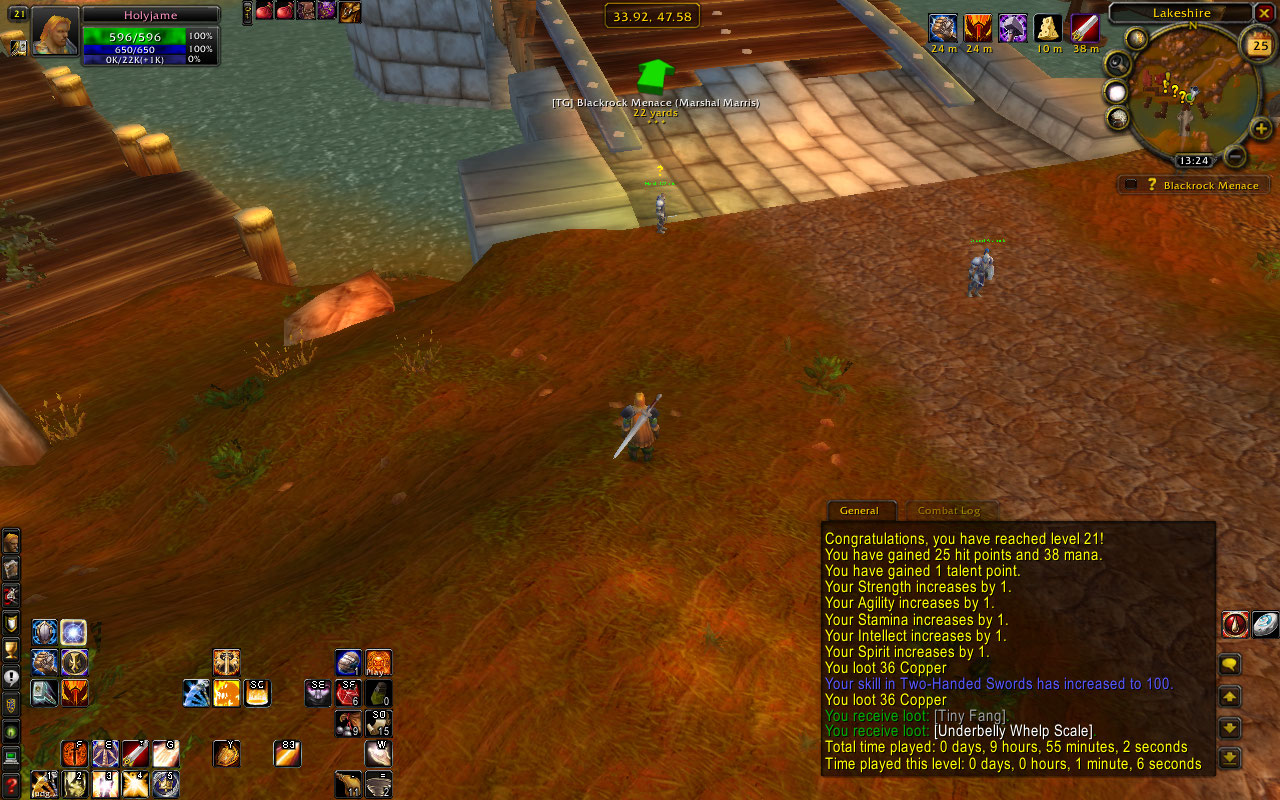Open chat input via the yellow speech bubble icon

pyautogui.click(x=1229, y=663)
